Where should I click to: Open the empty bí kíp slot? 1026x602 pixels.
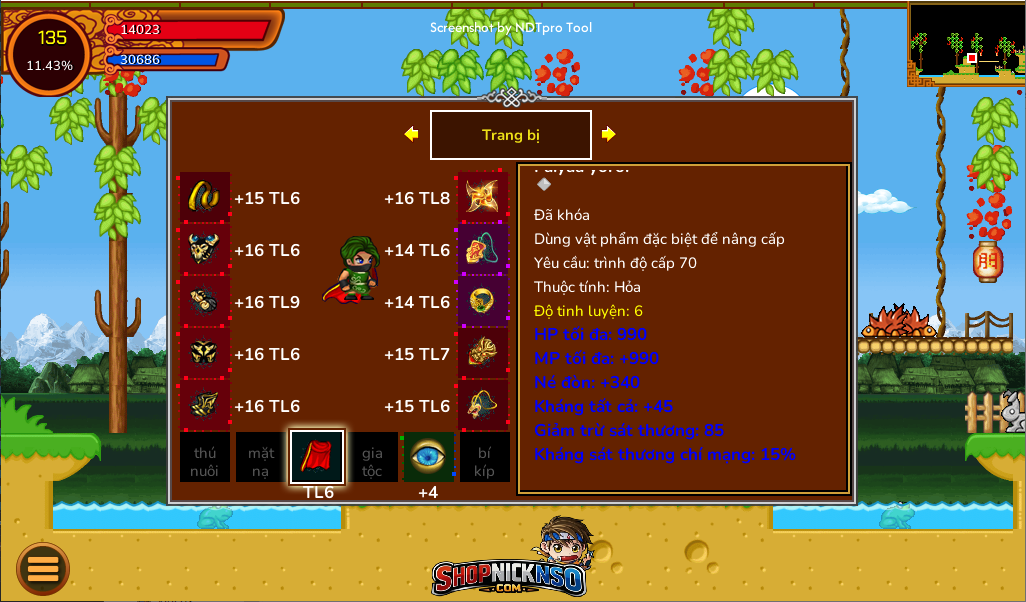coord(484,458)
